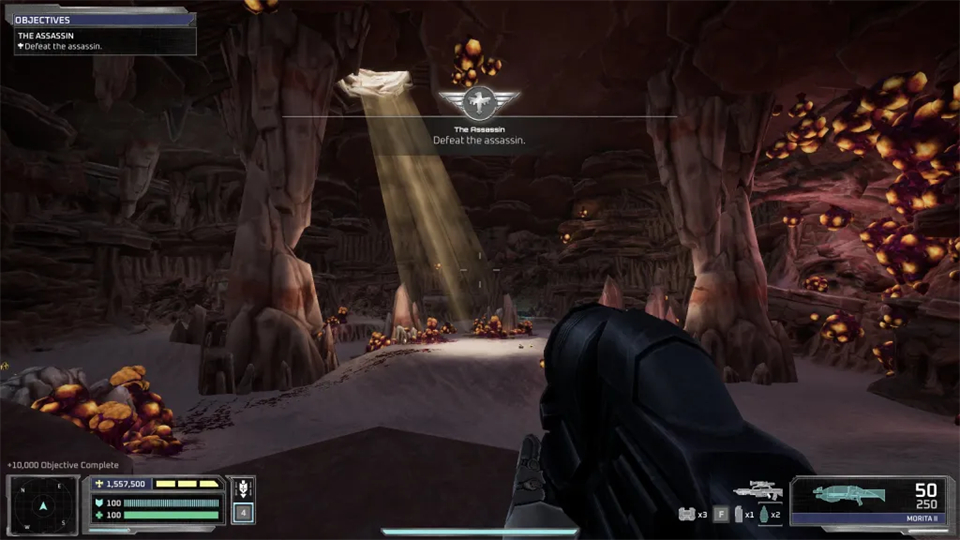Click the compass minimap
Viewport: 960px width, 540px height.
(x=43, y=503)
